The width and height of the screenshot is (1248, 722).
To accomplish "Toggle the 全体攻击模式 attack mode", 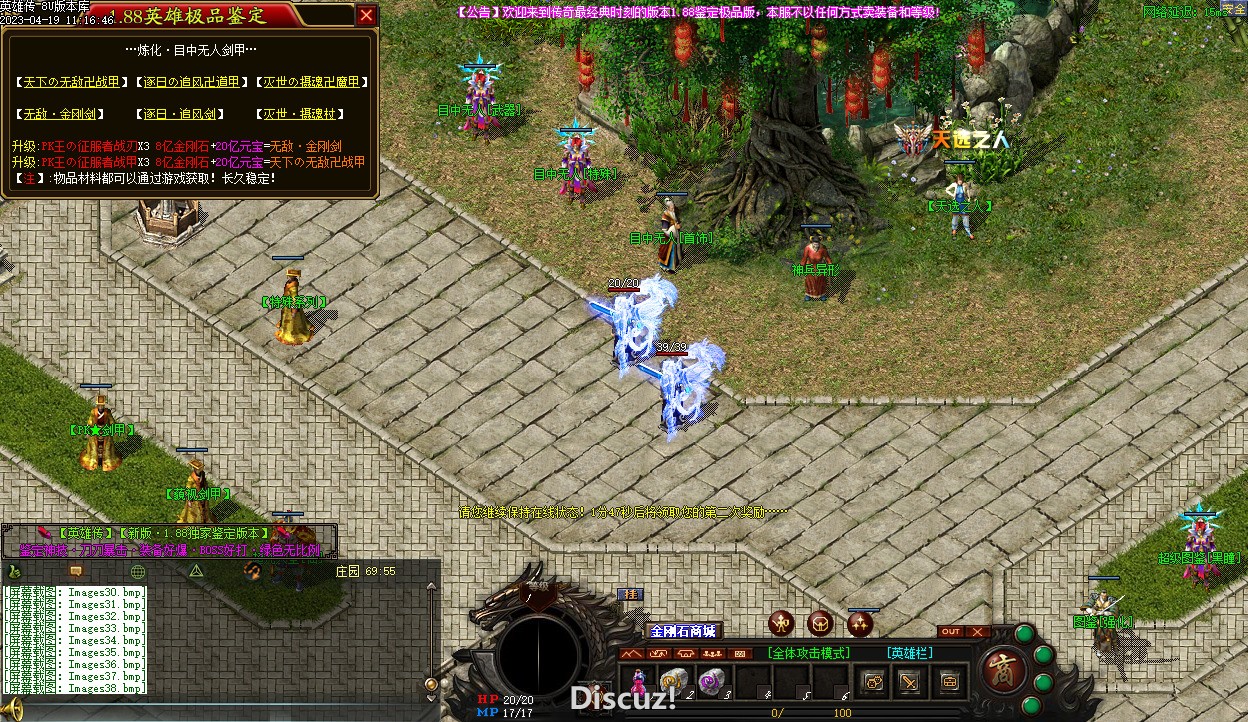I will pos(809,653).
